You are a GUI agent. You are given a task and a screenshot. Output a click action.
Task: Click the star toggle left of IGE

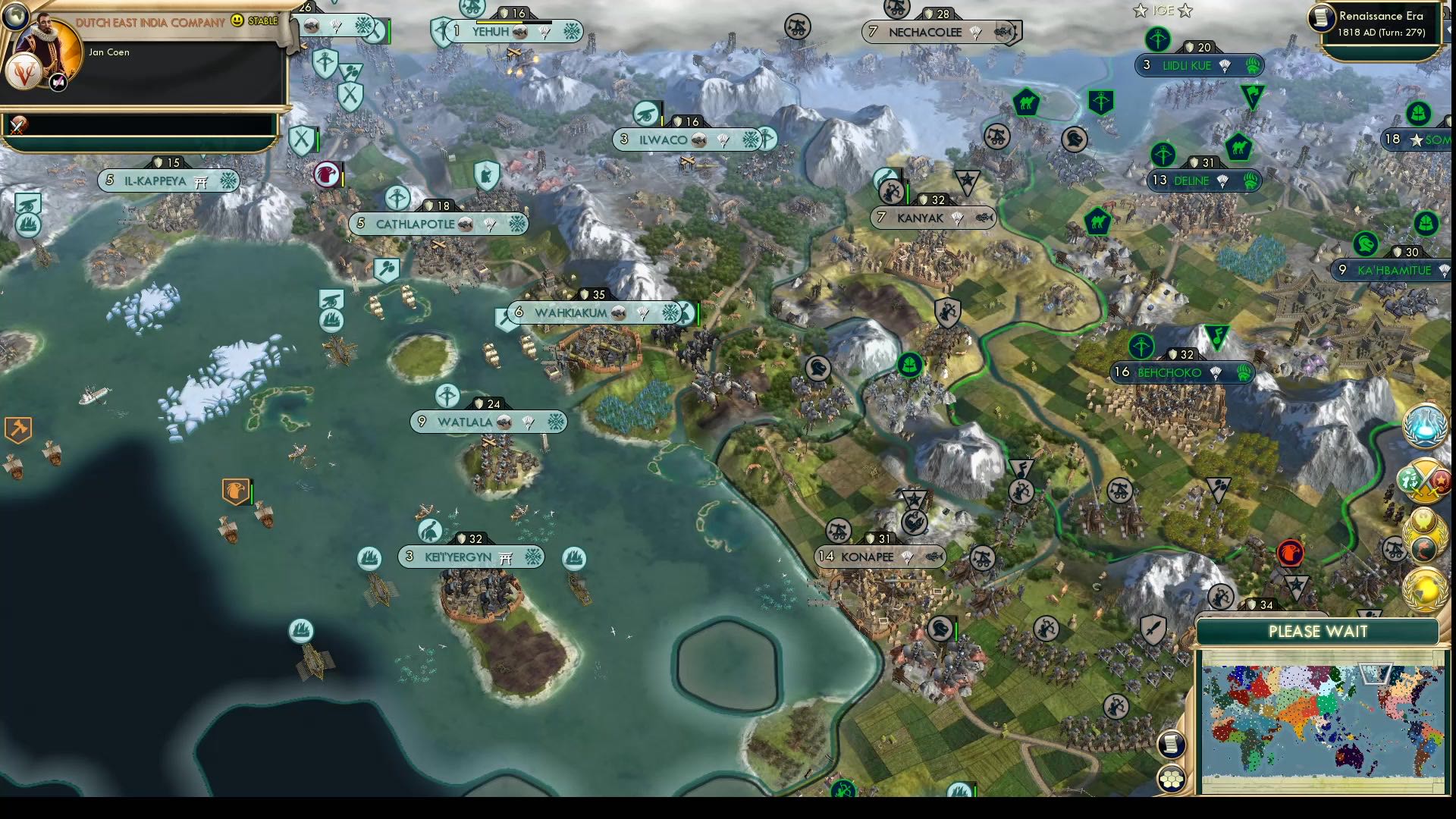tap(1141, 10)
